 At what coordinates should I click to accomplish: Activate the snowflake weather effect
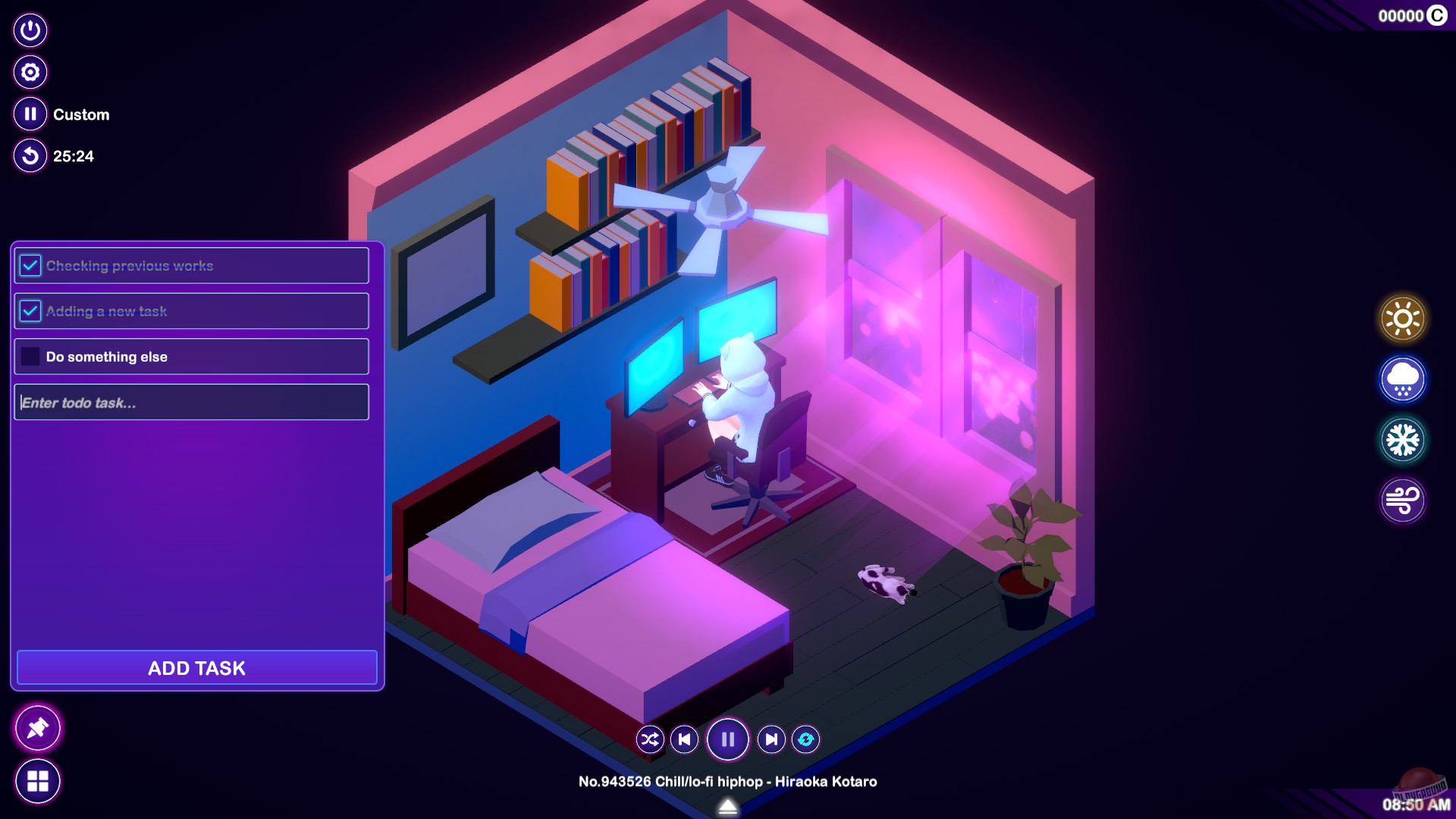pos(1401,439)
